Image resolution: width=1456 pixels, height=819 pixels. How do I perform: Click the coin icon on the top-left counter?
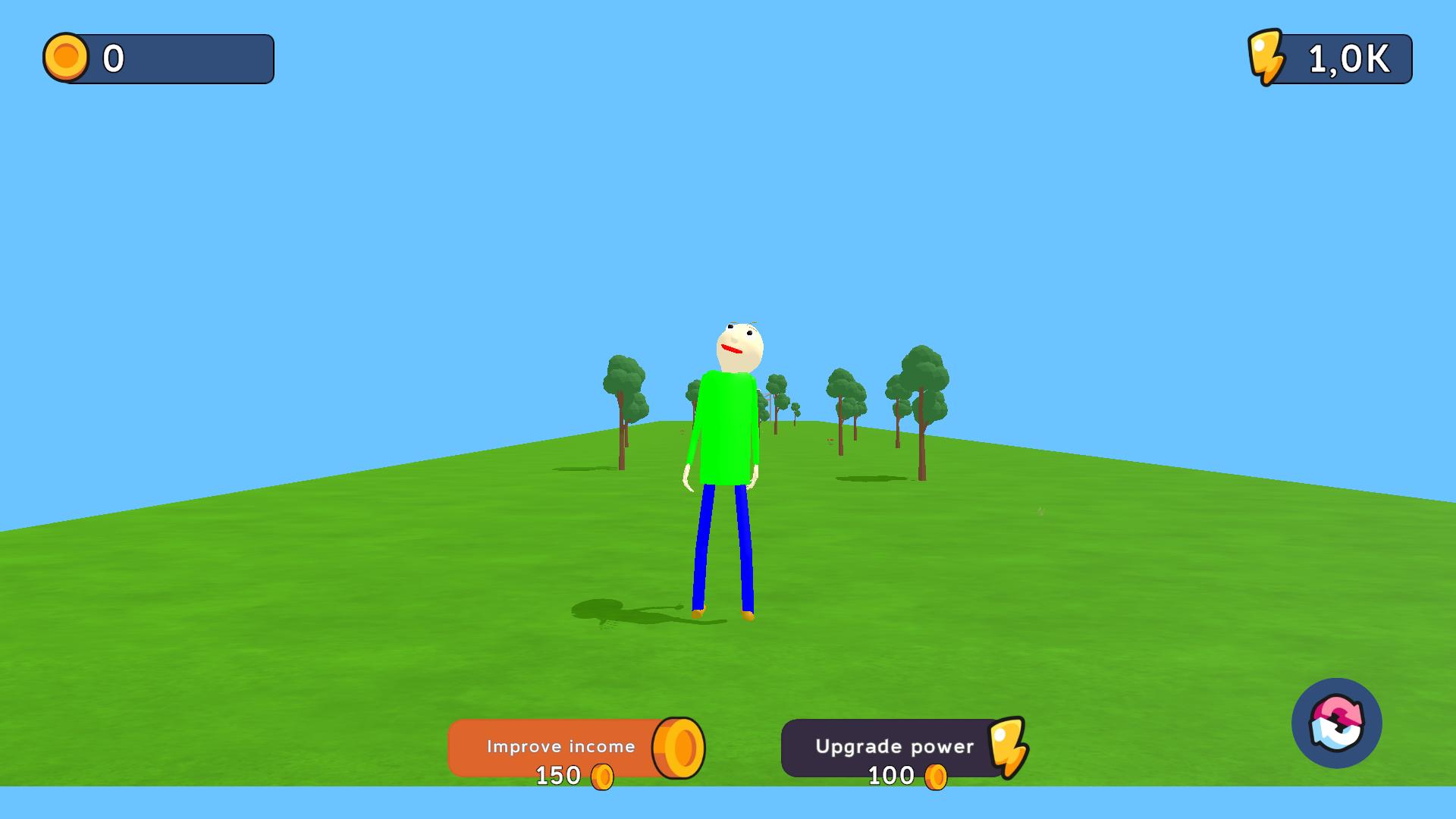67,58
